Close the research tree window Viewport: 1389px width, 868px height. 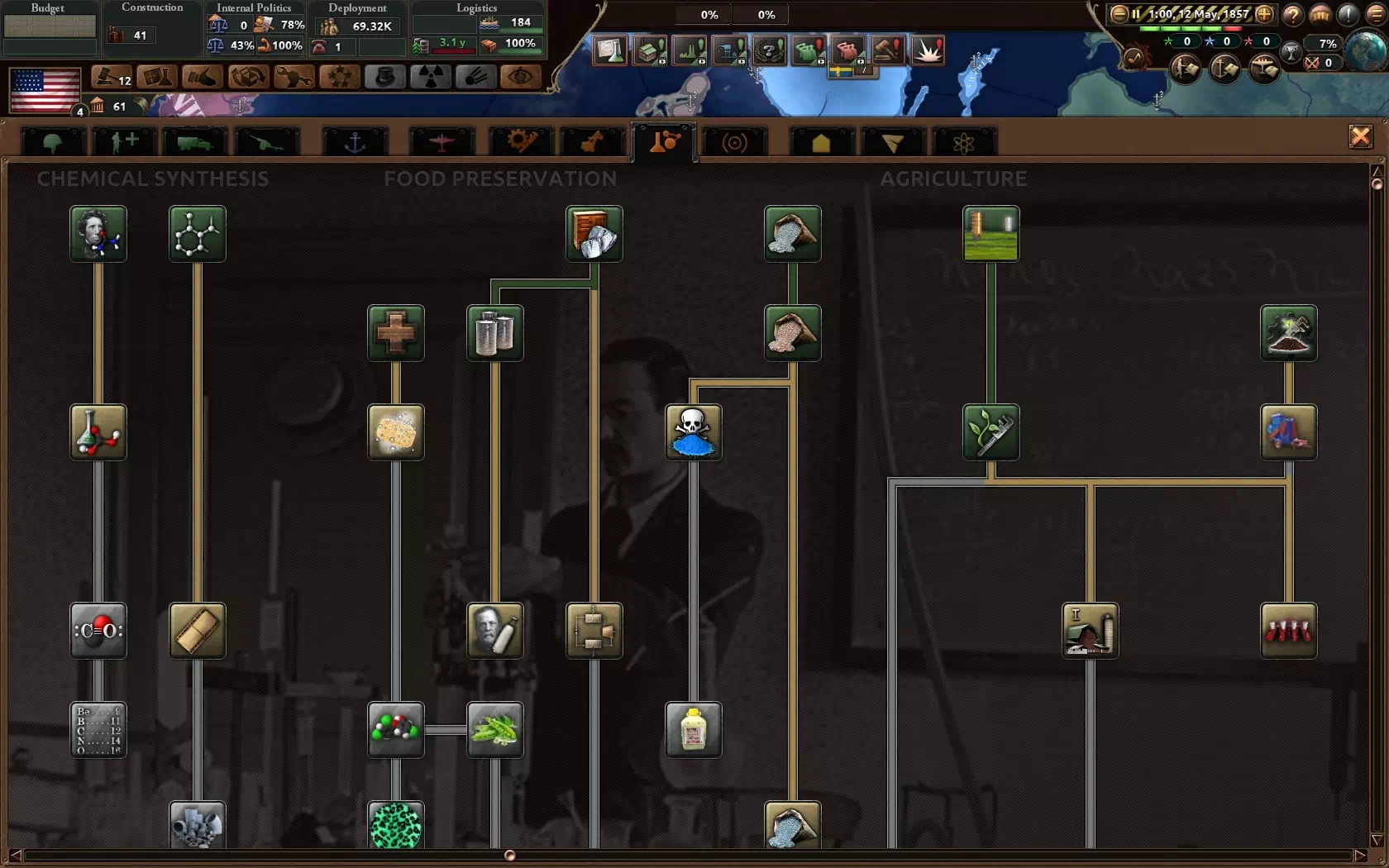(1360, 136)
